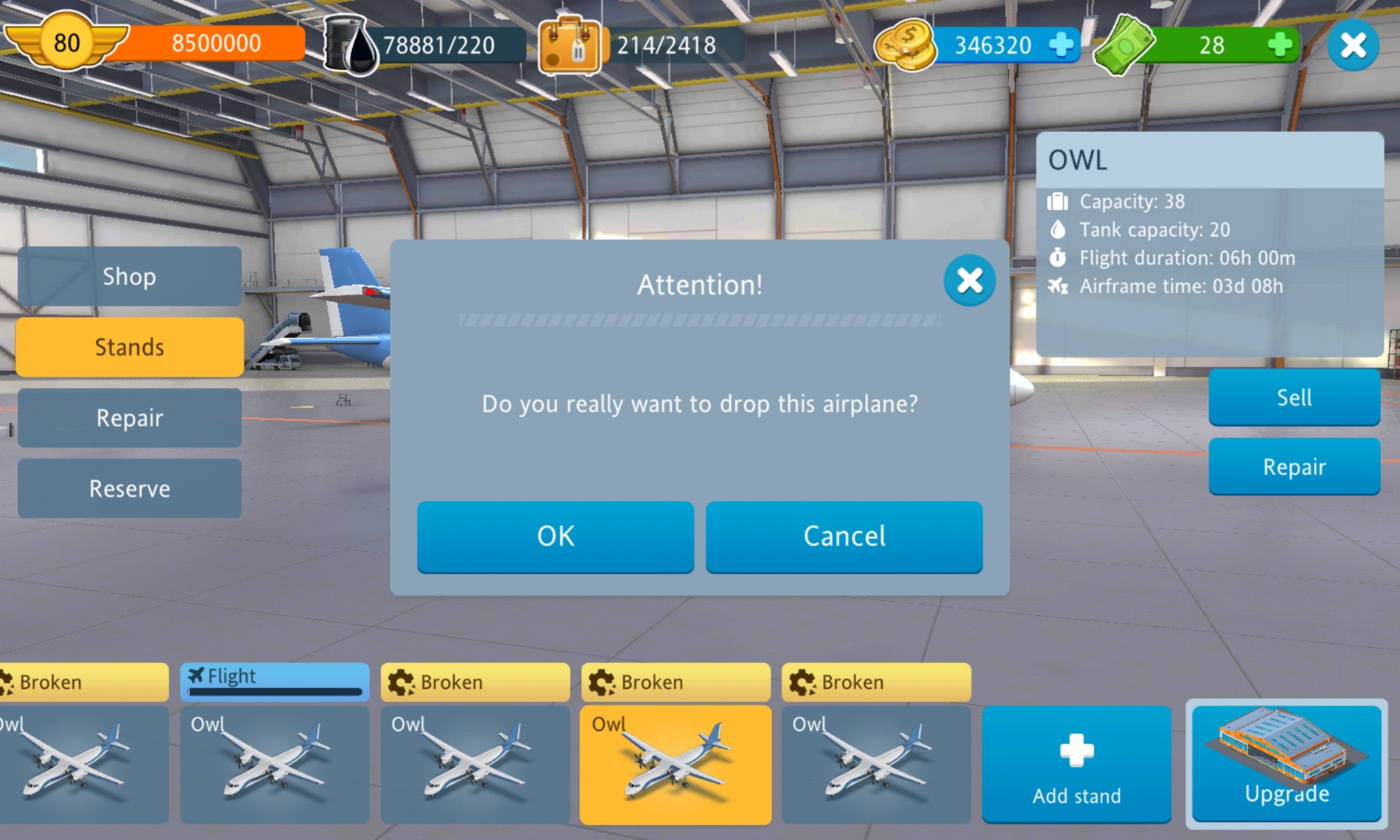Open the Repair menu on the left

pos(129,418)
